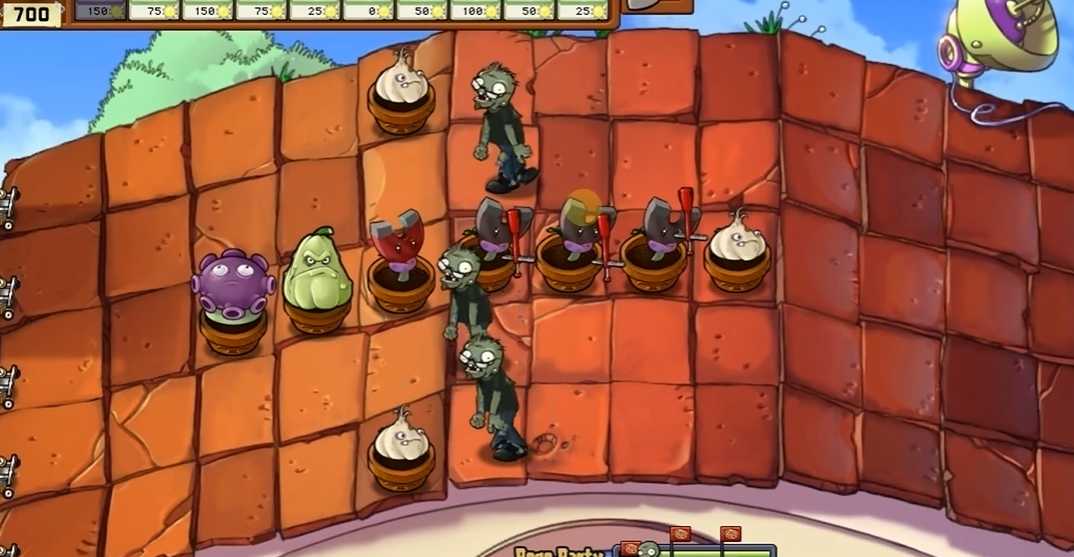1074x557 pixels.
Task: Grab the shovel from its slot
Action: tap(657, 5)
